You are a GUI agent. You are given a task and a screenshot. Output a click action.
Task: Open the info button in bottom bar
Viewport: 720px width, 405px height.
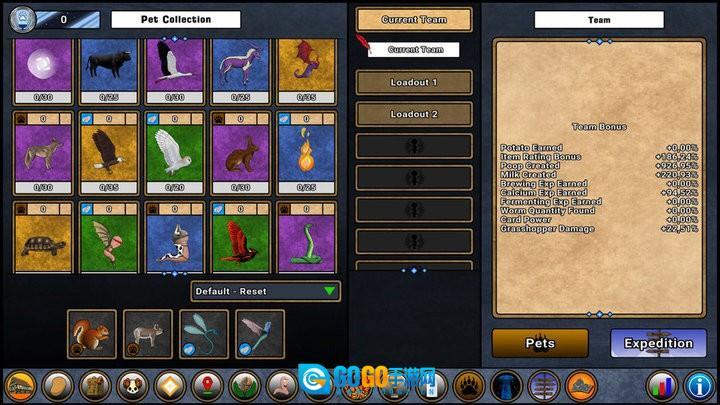698,385
